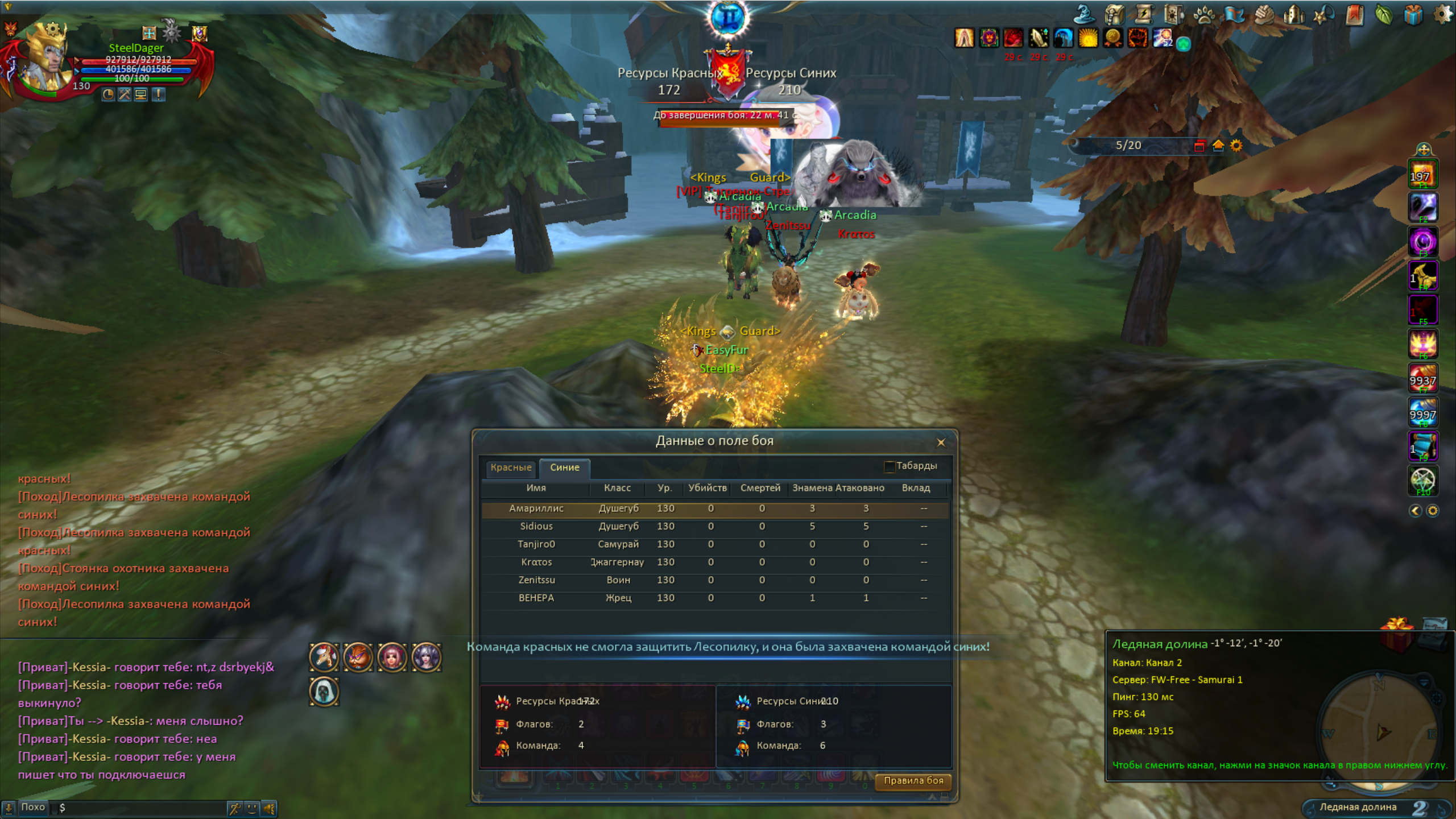Use the blue potion with 9997 count
The height and width of the screenshot is (819, 1456).
[x=1422, y=412]
